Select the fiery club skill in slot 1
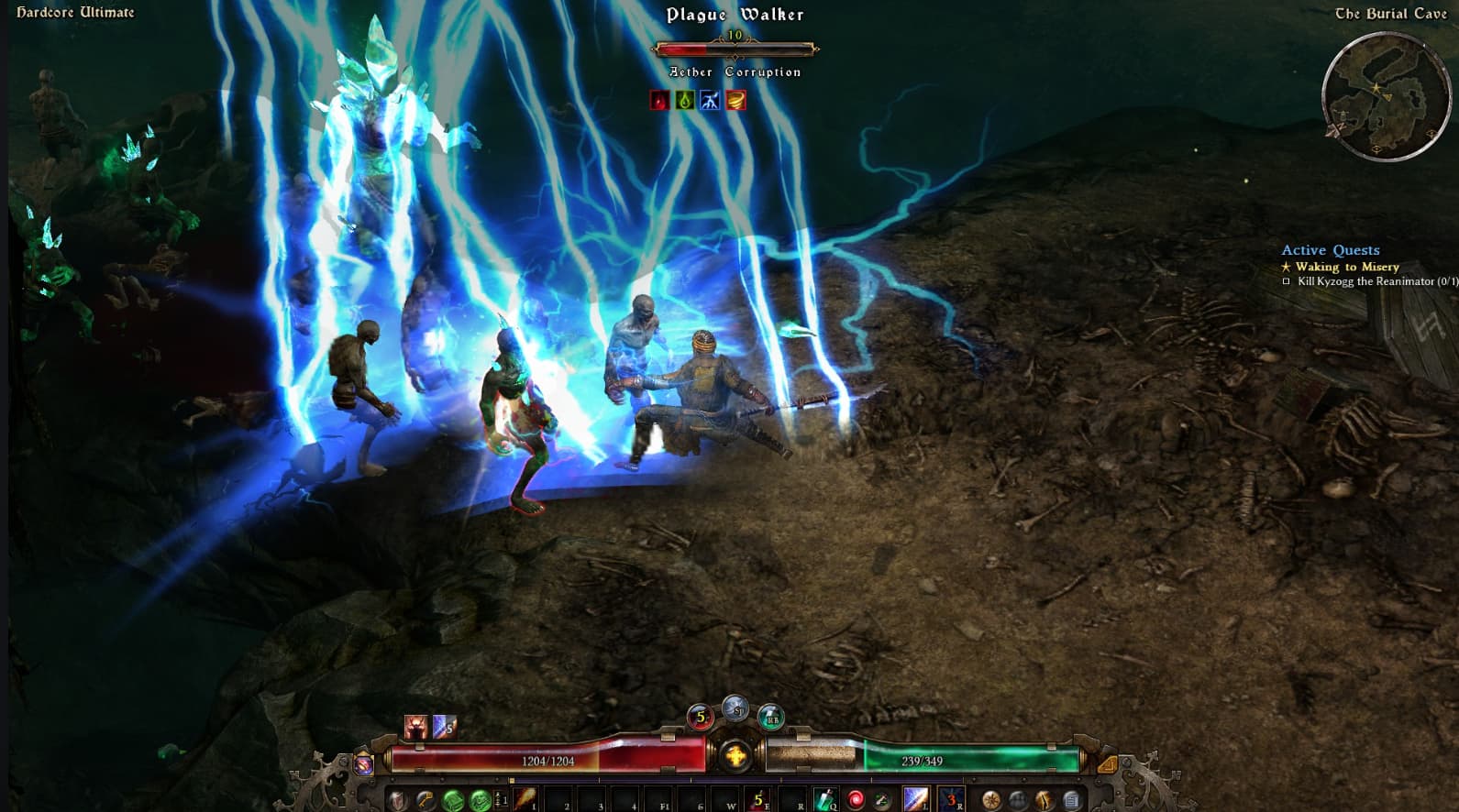This screenshot has height=812, width=1459. (x=524, y=799)
